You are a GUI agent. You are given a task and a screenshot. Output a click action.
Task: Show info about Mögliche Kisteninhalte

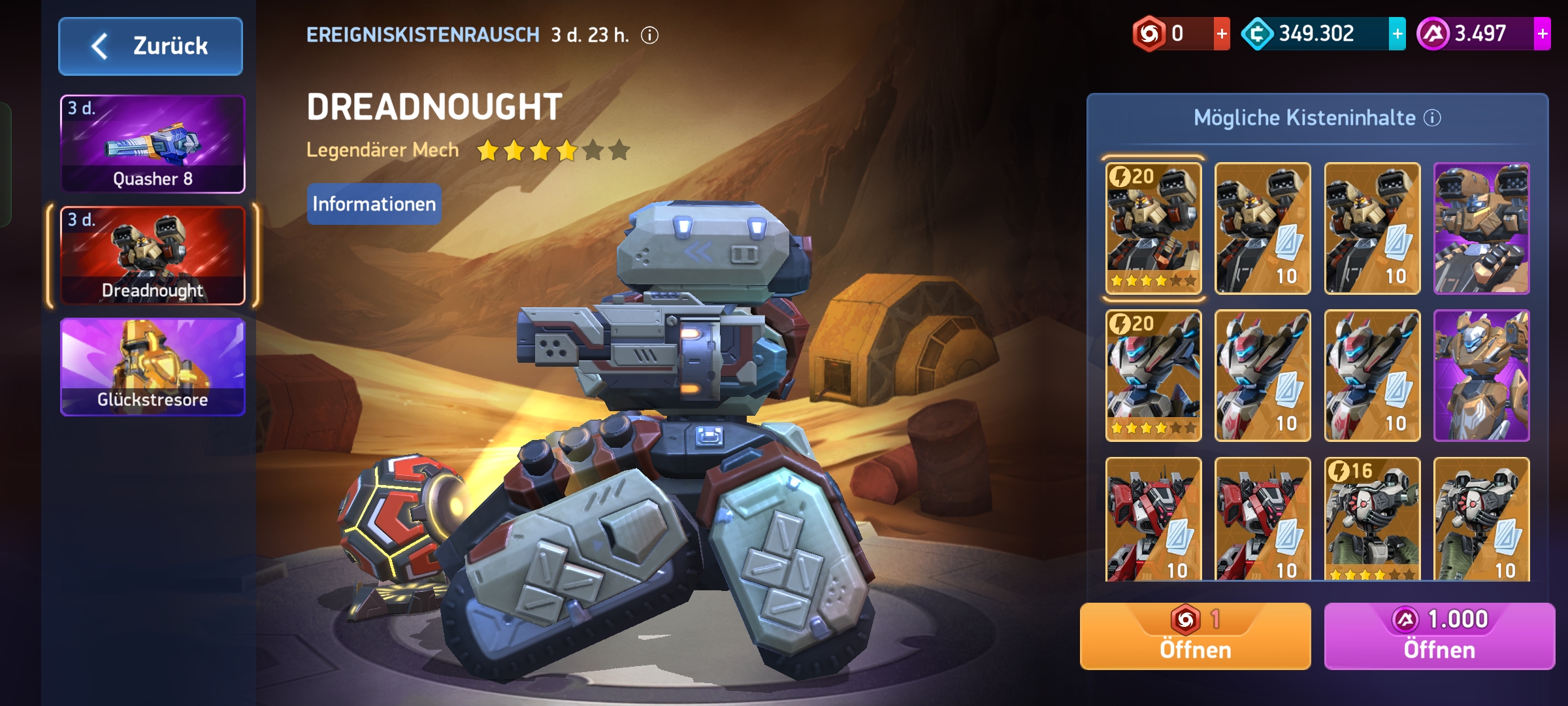pos(1432,118)
